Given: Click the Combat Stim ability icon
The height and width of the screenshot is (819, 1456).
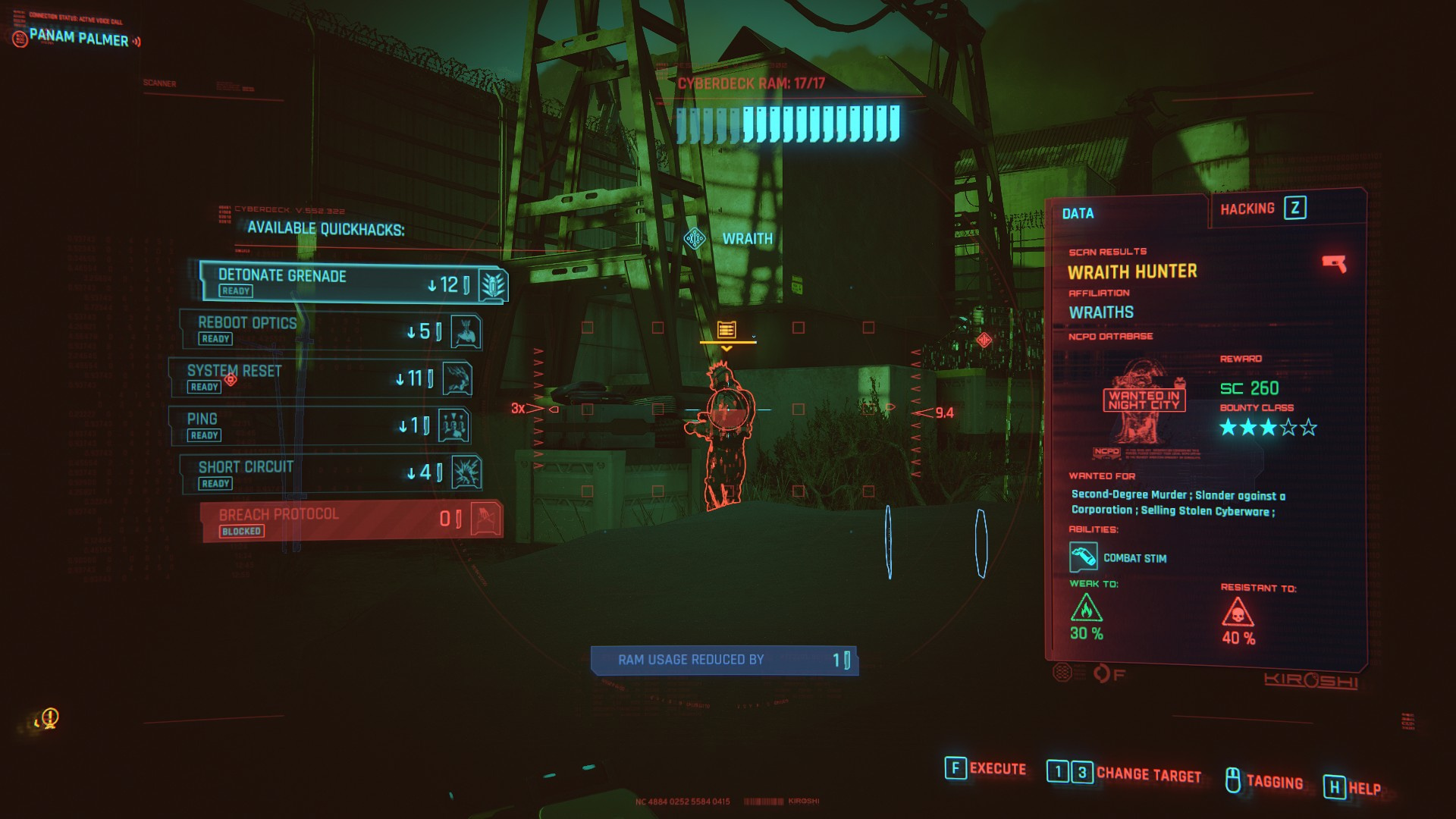Looking at the screenshot, I should tap(1083, 557).
